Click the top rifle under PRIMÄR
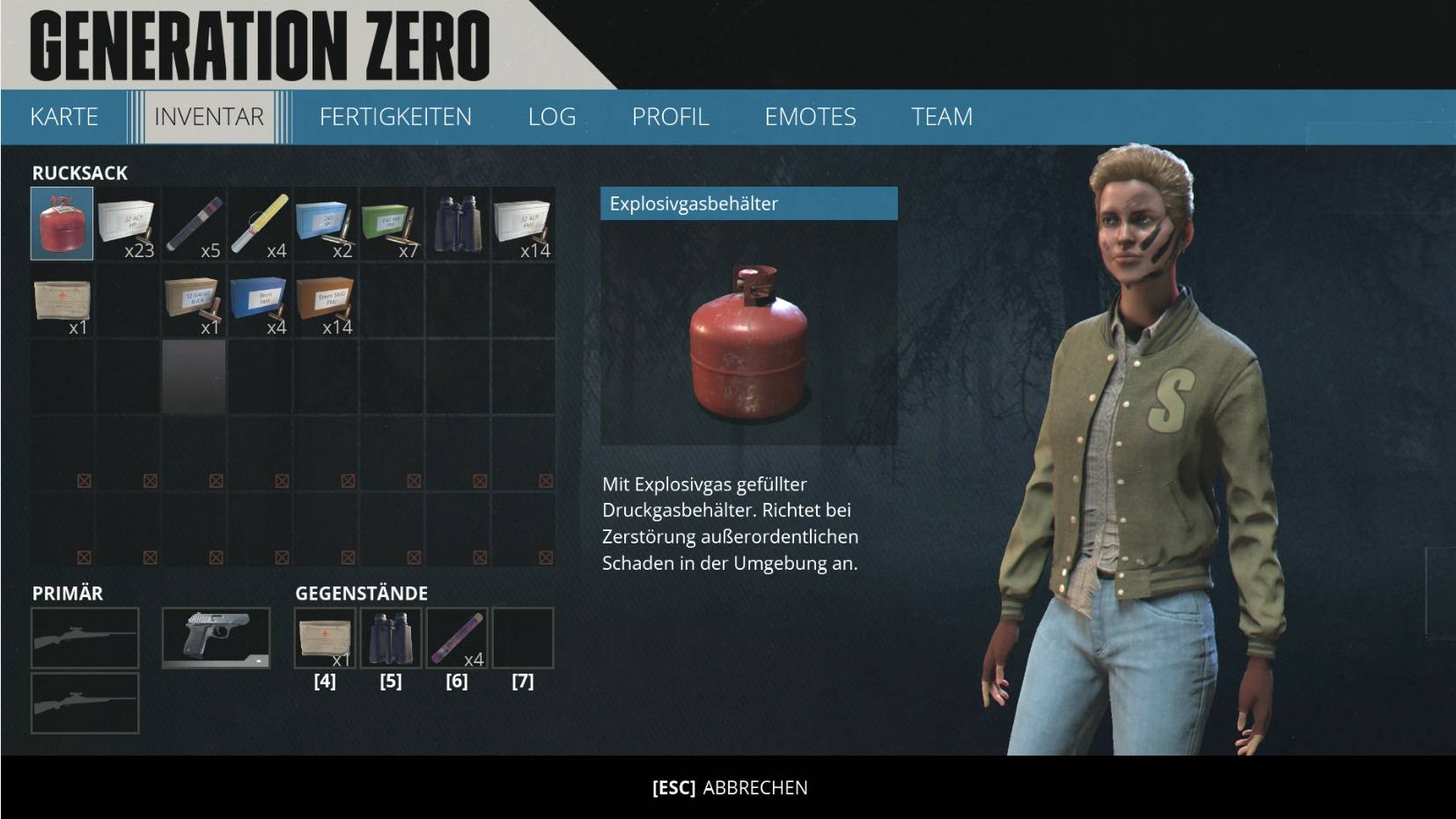Viewport: 1456px width, 819px height. pos(85,638)
